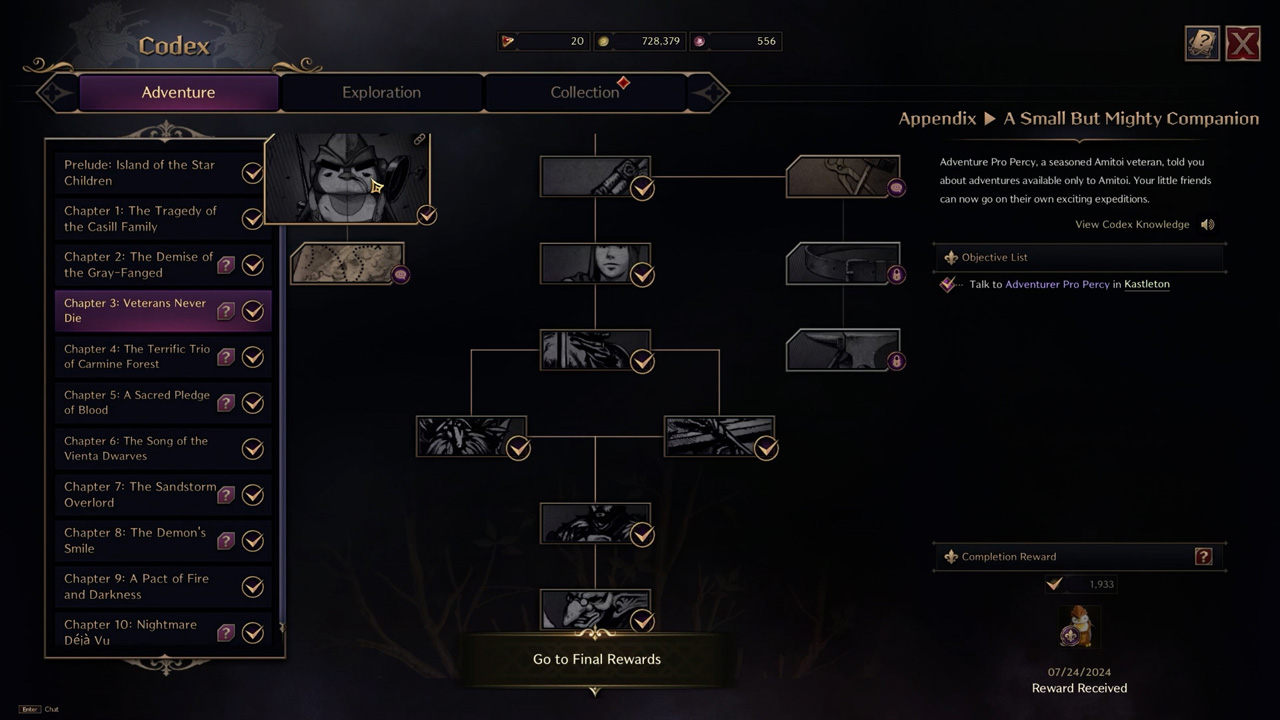Close the Codex window
Image resolution: width=1280 pixels, height=720 pixels.
(1242, 44)
